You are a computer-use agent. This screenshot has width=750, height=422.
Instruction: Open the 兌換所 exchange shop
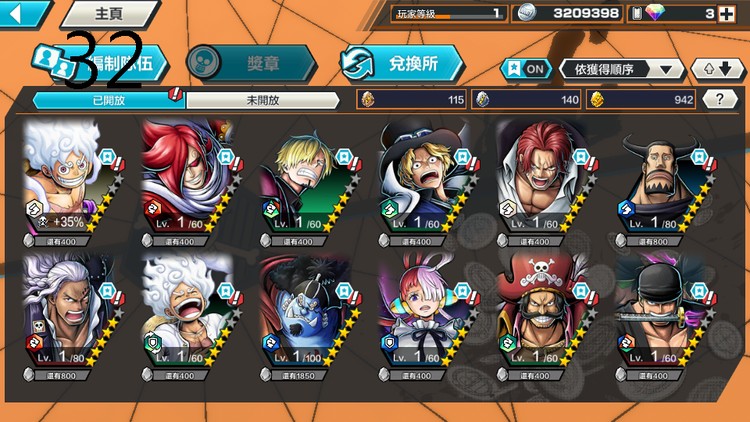pos(401,63)
